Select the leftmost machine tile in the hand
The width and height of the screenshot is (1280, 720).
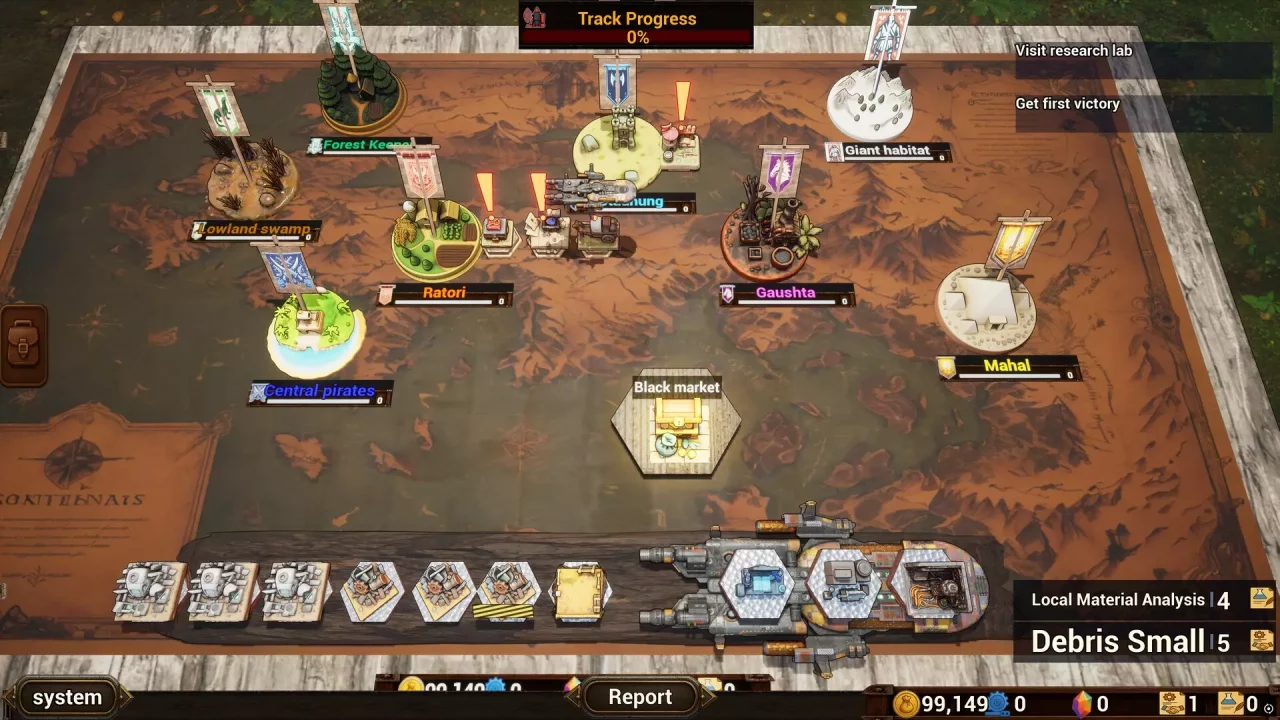click(148, 592)
